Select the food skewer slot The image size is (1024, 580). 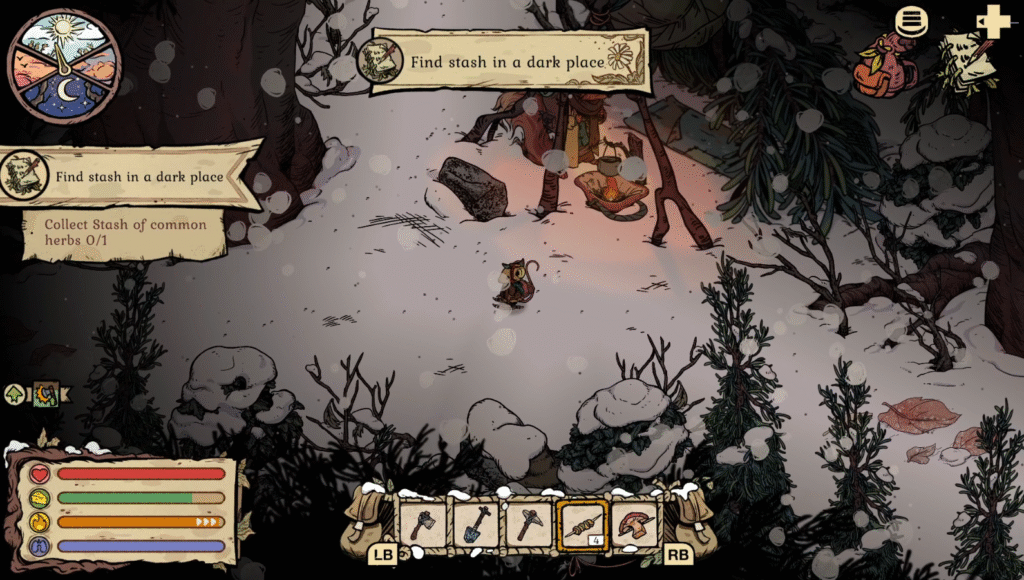click(x=582, y=523)
